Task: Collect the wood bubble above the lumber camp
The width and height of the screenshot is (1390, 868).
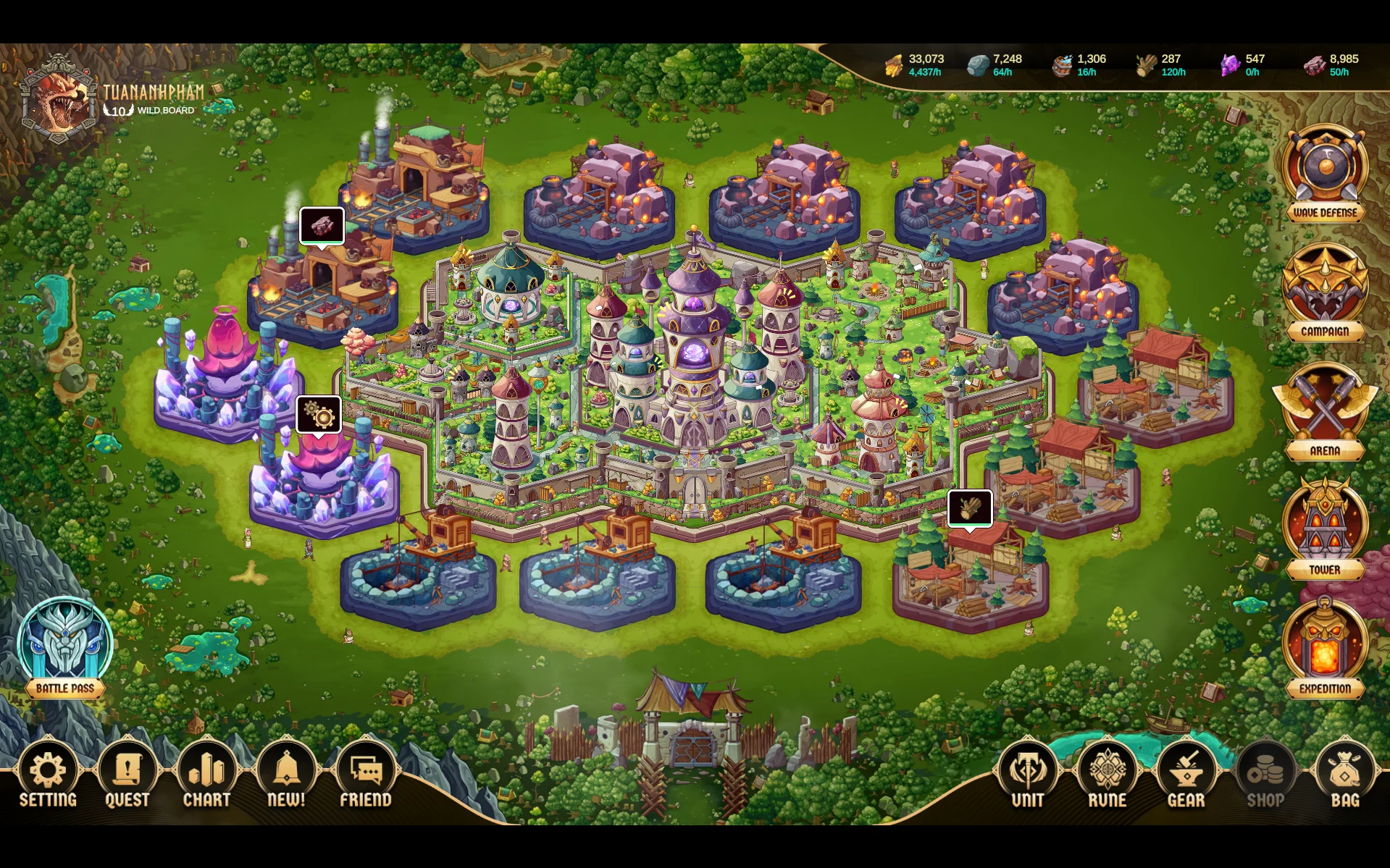Action: pyautogui.click(x=970, y=507)
